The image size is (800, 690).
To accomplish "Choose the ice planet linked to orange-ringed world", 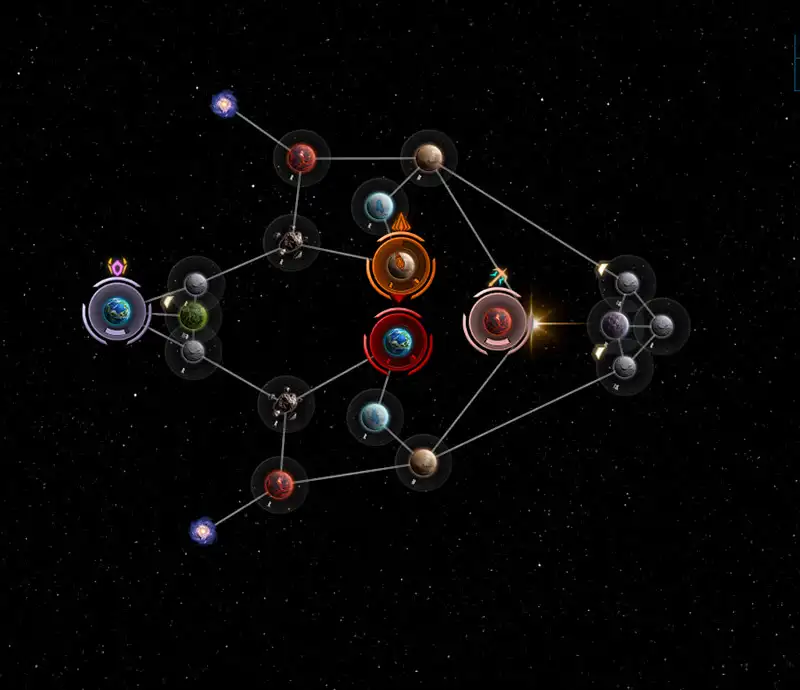I will pos(379,207).
